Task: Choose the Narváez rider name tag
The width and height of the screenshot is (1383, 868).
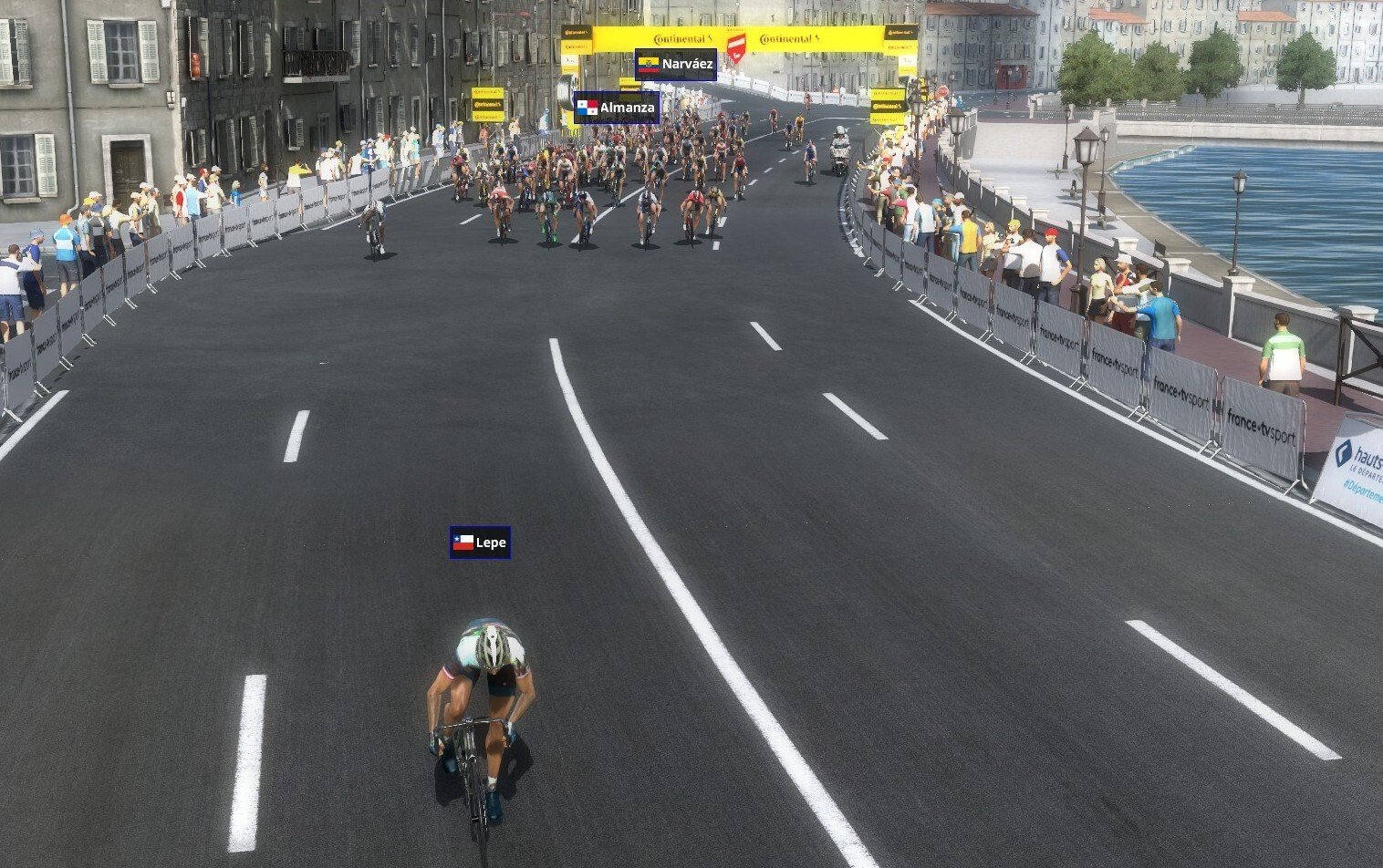Action: [x=675, y=65]
